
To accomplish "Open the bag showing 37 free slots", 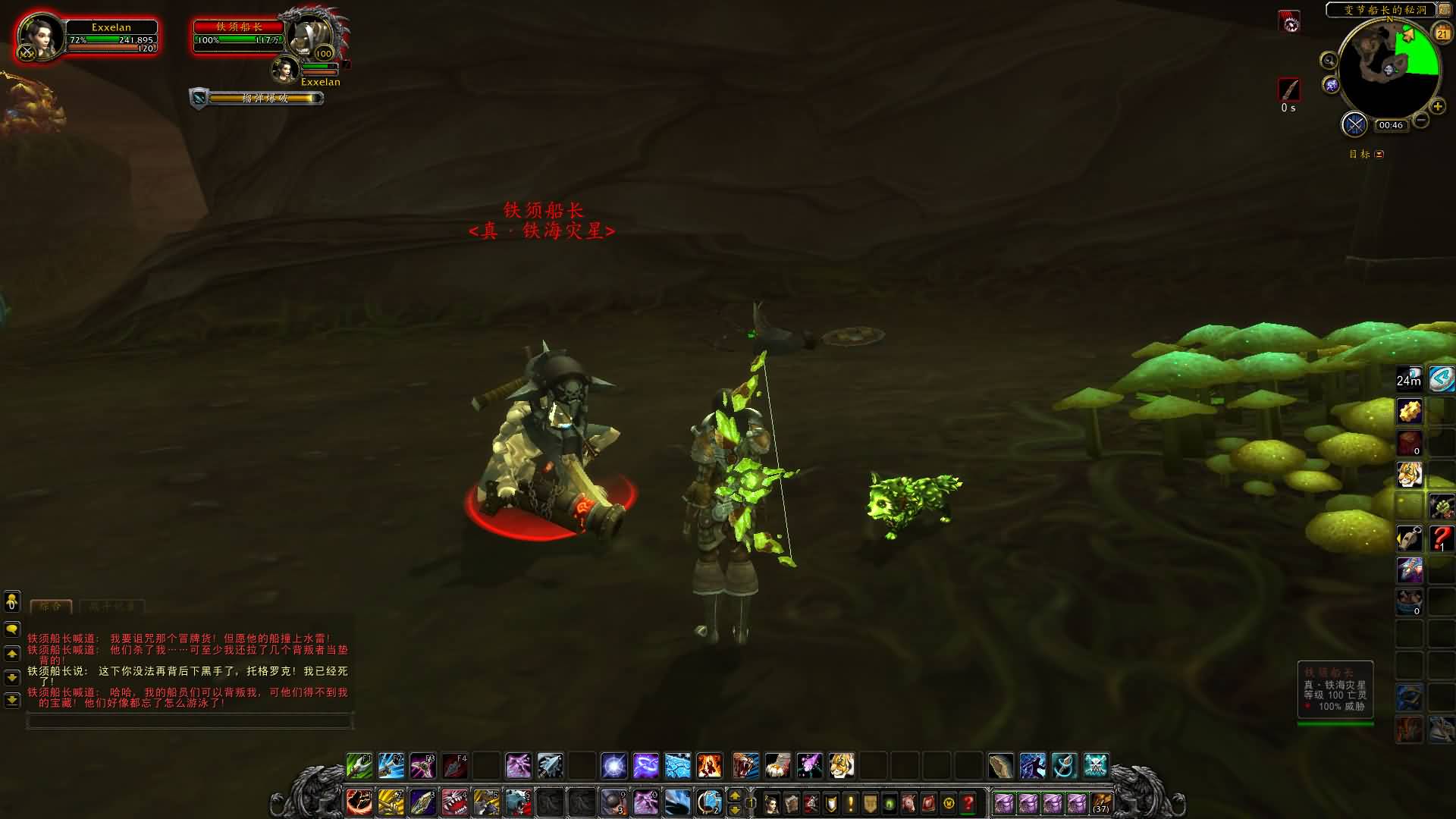I will (1100, 802).
